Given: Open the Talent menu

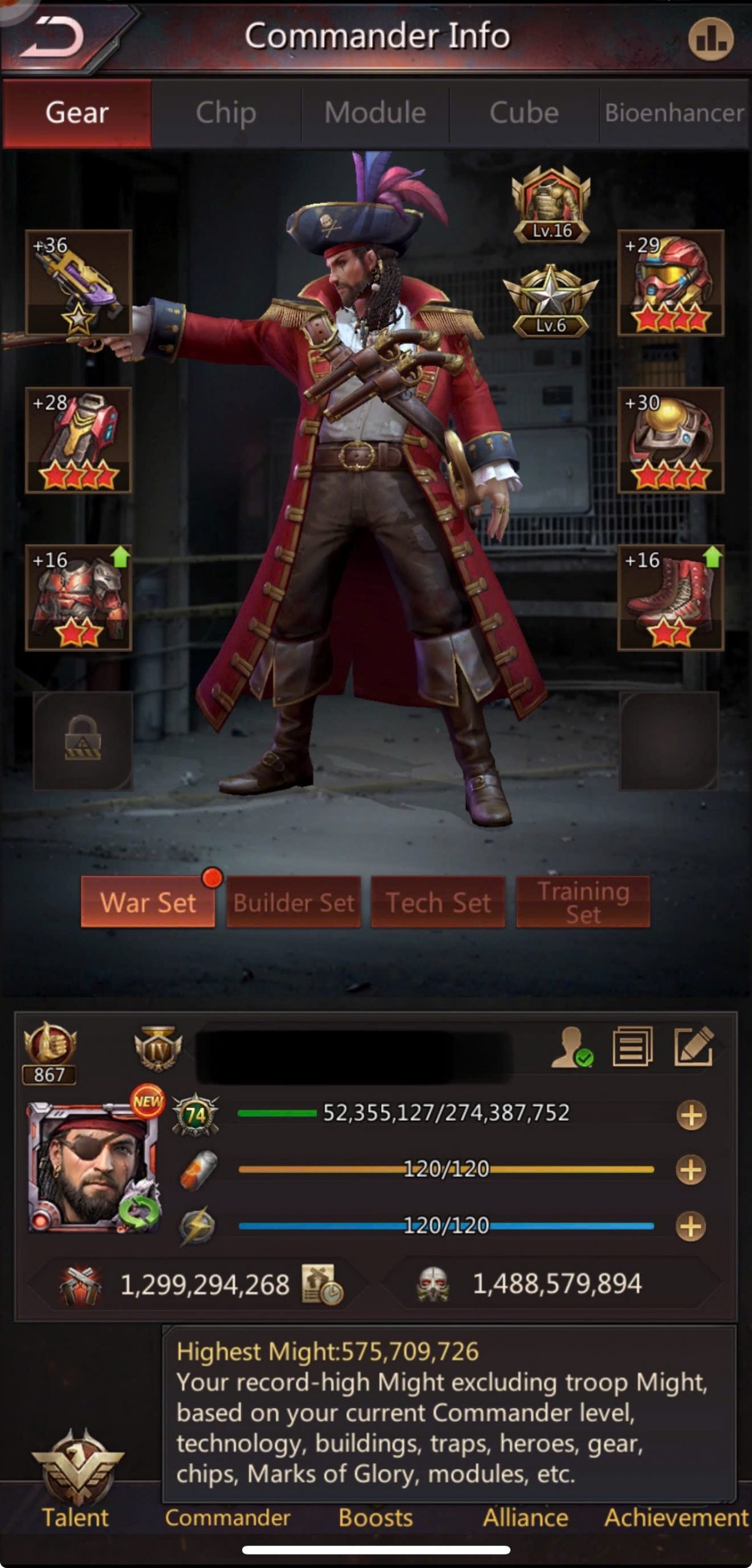Looking at the screenshot, I should pos(76,1482).
